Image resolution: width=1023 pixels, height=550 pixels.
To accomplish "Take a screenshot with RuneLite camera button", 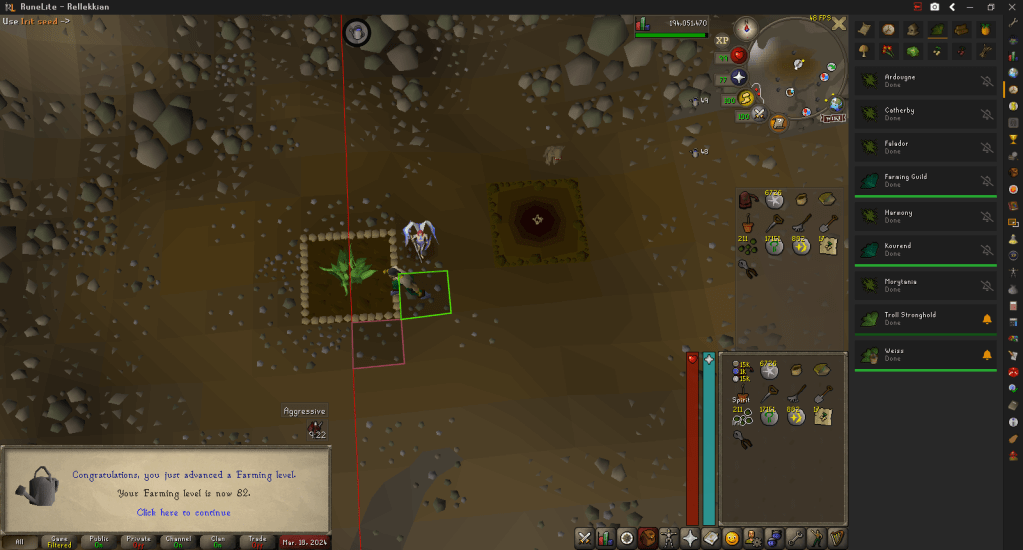I will (934, 7).
